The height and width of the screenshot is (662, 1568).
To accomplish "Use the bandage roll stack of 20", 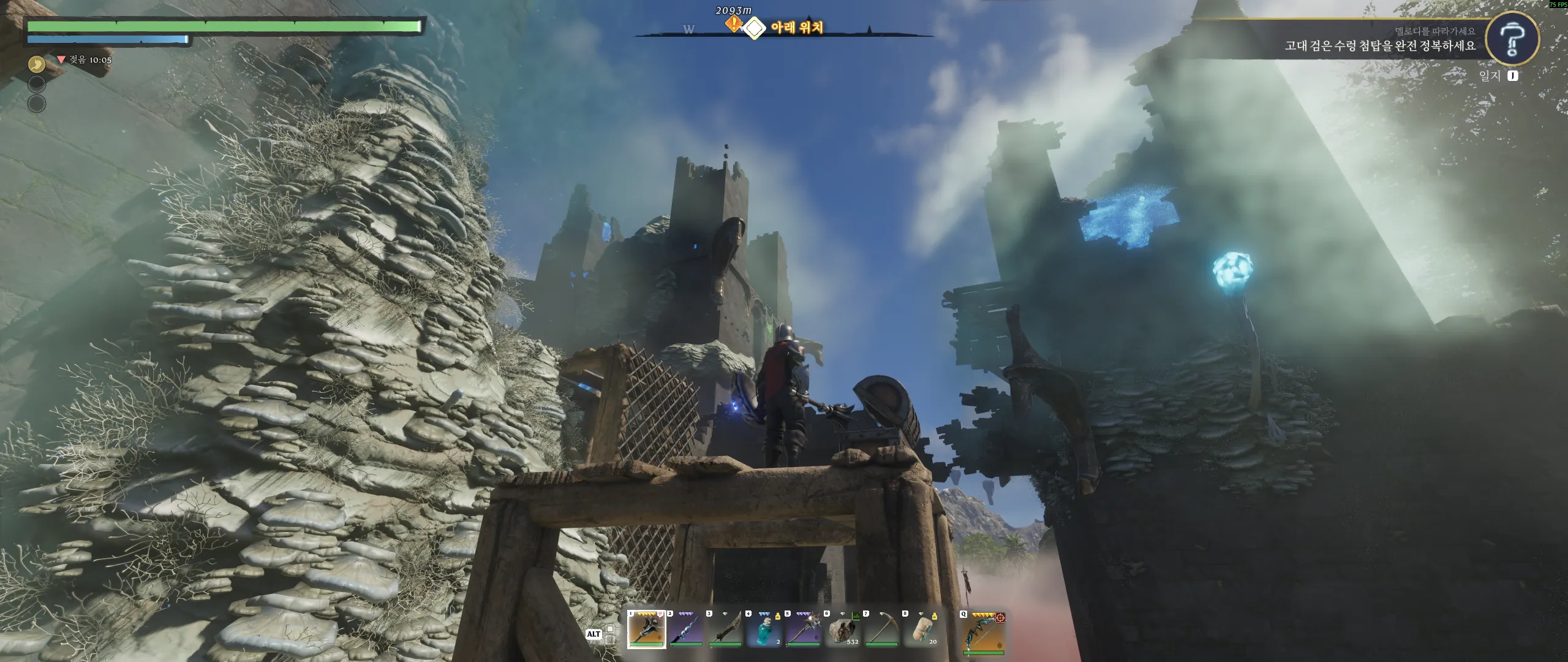I will tap(921, 630).
